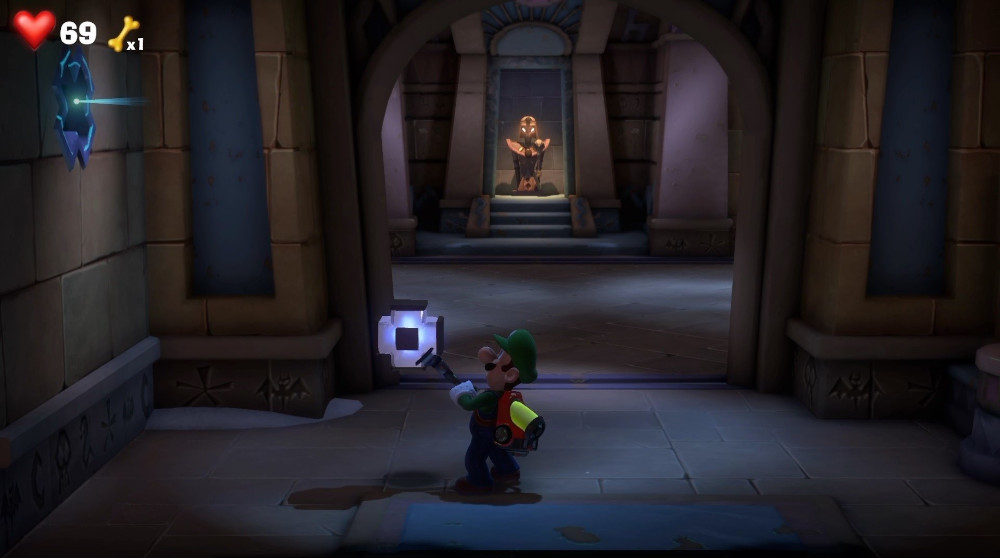Select the golden bone item icon
The width and height of the screenshot is (1000, 558).
pyautogui.click(x=122, y=33)
